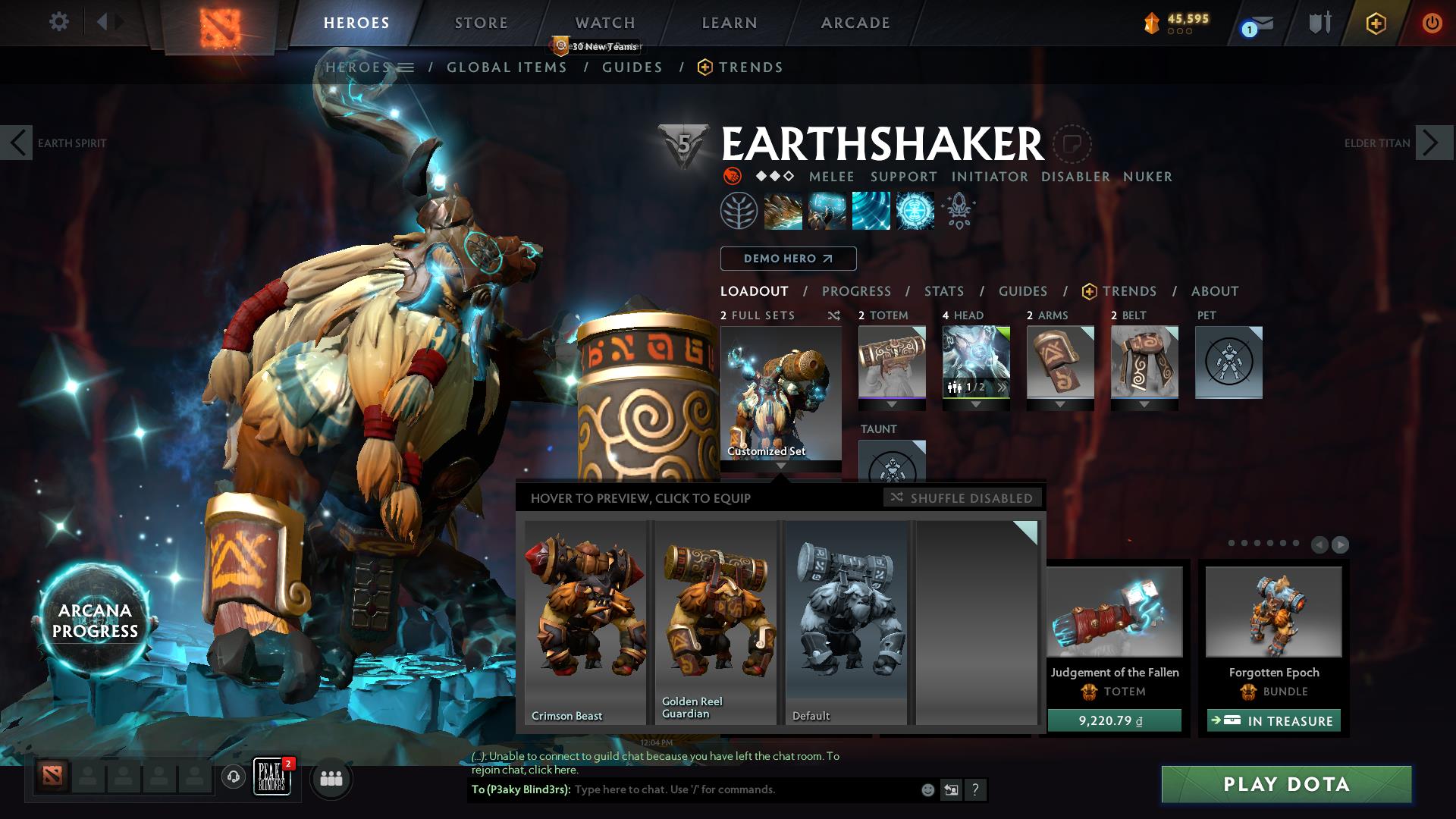Viewport: 1456px width, 819px height.
Task: Switch to the STATS tab
Action: 943,291
